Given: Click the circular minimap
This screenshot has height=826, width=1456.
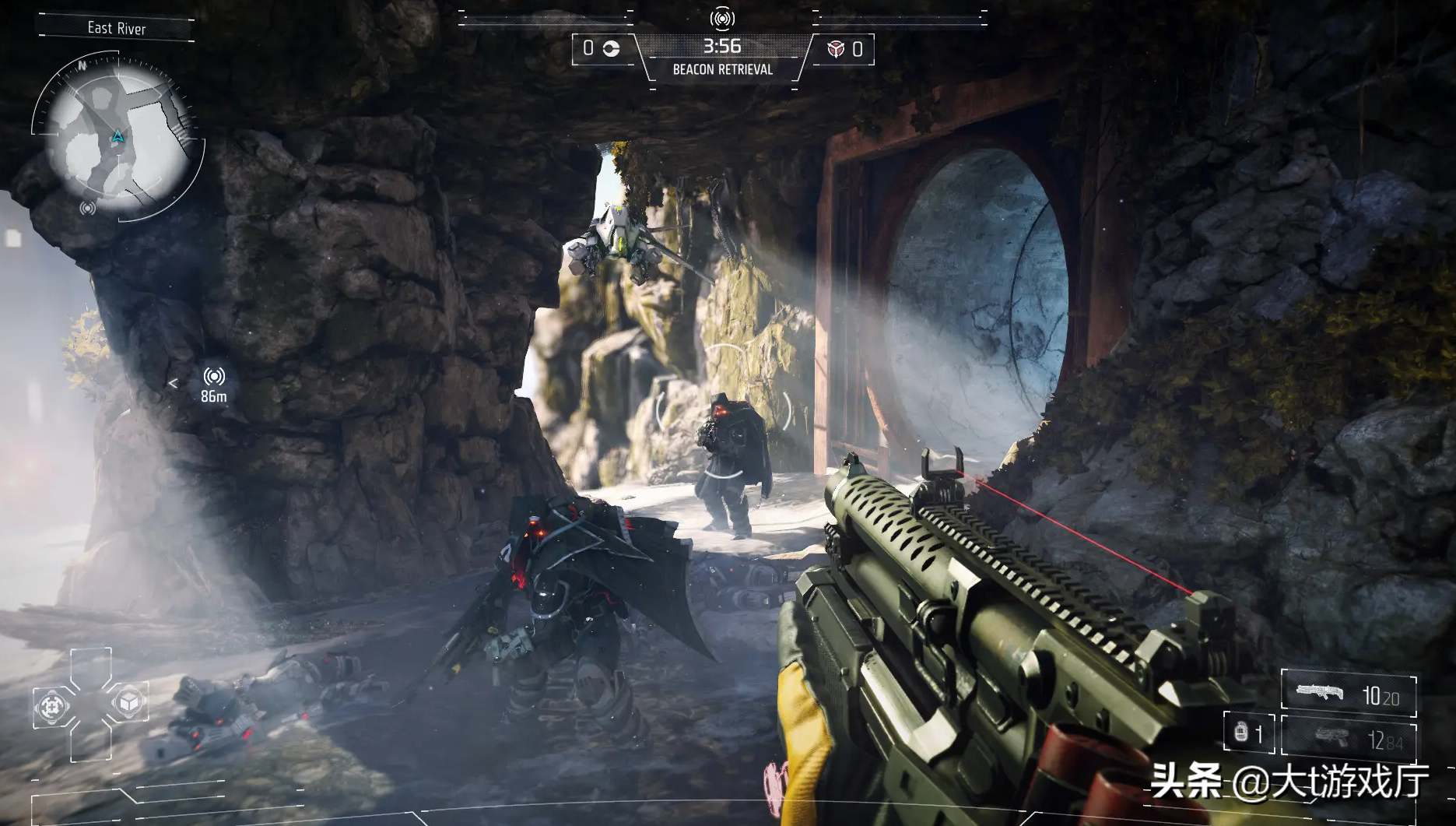Looking at the screenshot, I should tap(117, 139).
